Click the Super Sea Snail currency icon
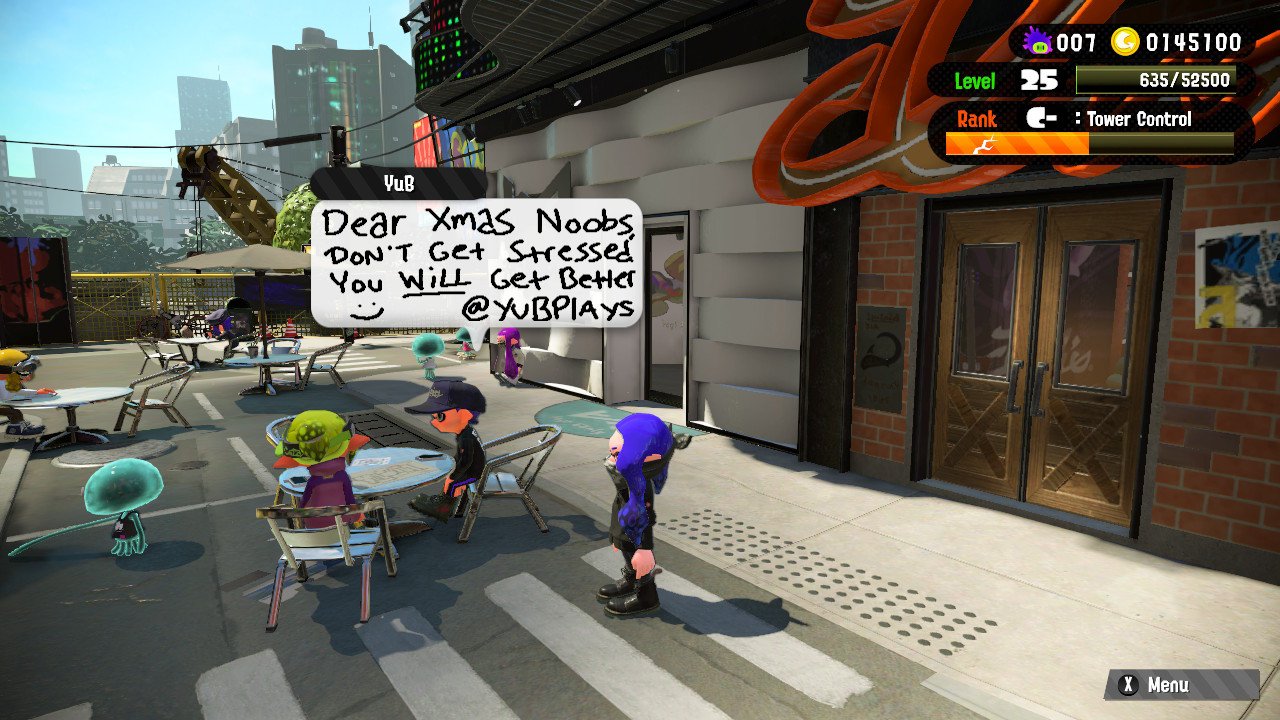This screenshot has height=720, width=1280. pos(1037,43)
